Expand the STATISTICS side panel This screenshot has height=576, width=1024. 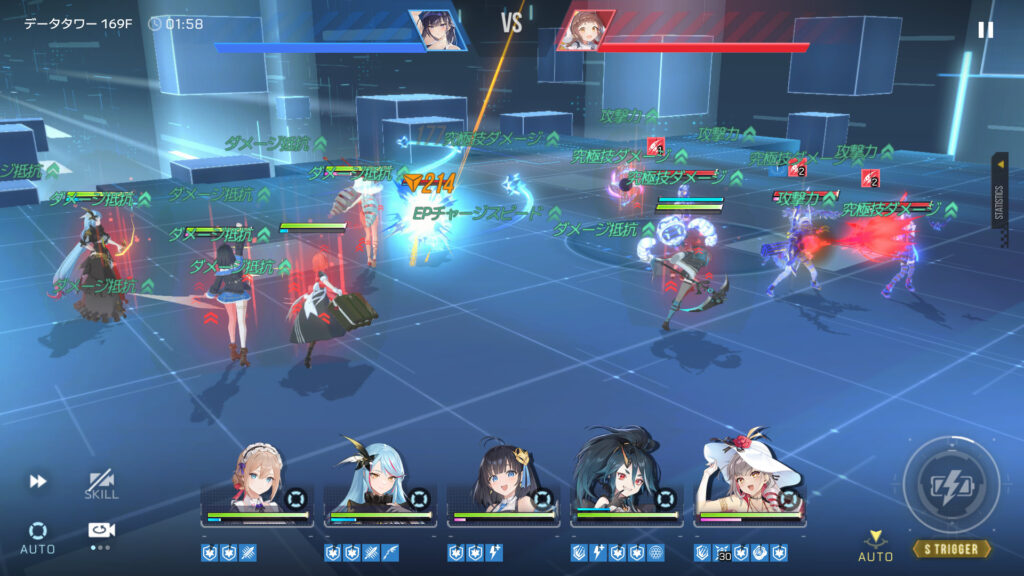[999, 190]
